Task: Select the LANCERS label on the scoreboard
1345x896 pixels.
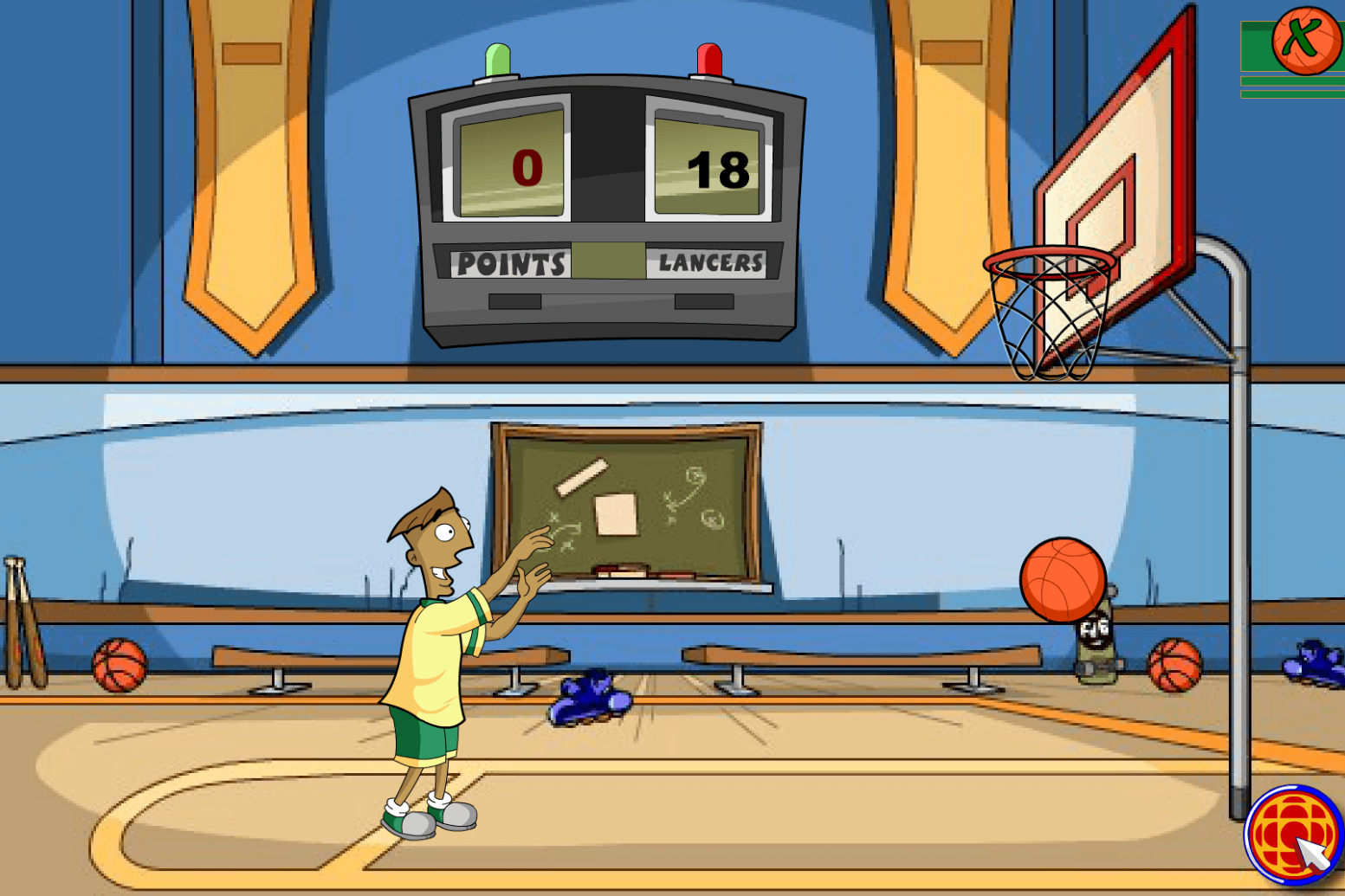Action: point(712,261)
